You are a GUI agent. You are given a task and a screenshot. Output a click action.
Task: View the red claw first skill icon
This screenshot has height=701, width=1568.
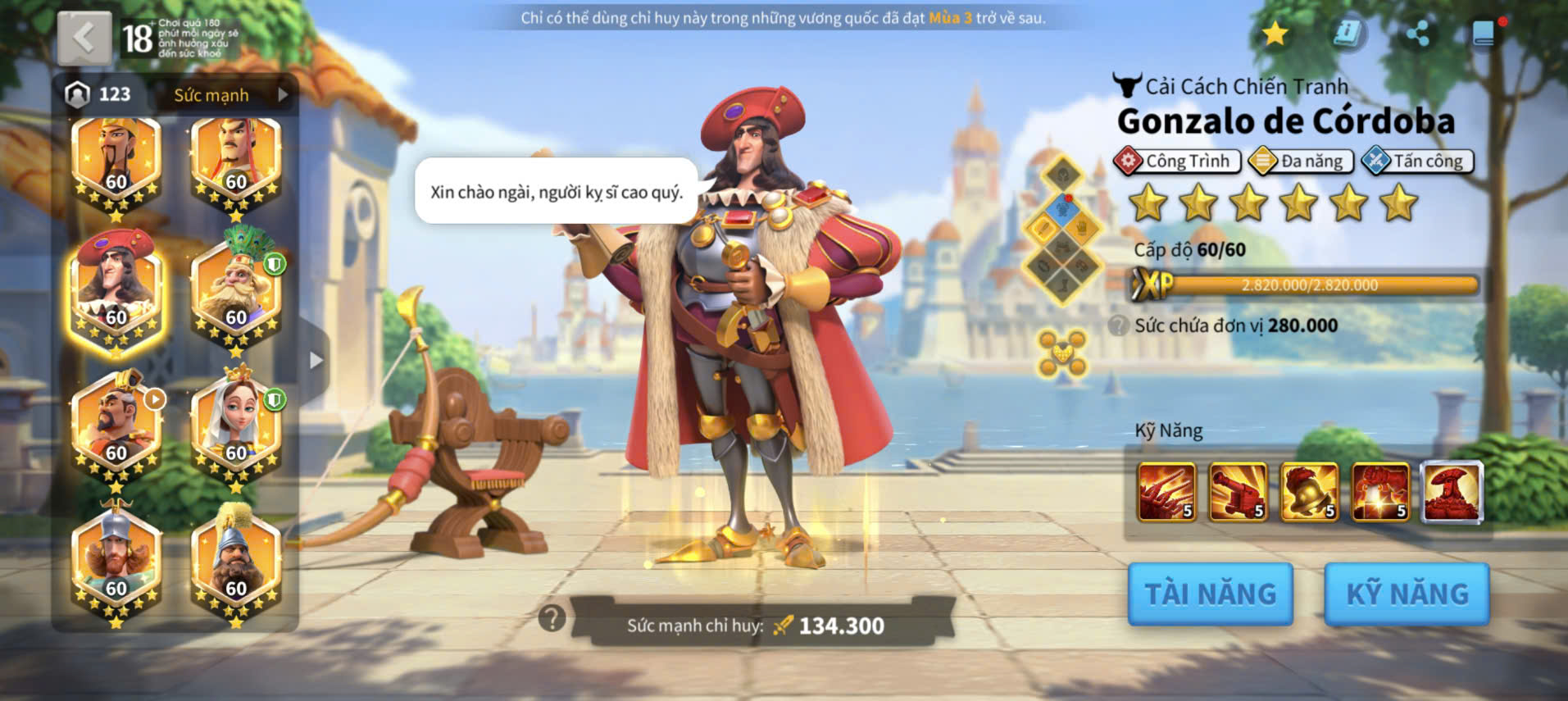click(1166, 492)
